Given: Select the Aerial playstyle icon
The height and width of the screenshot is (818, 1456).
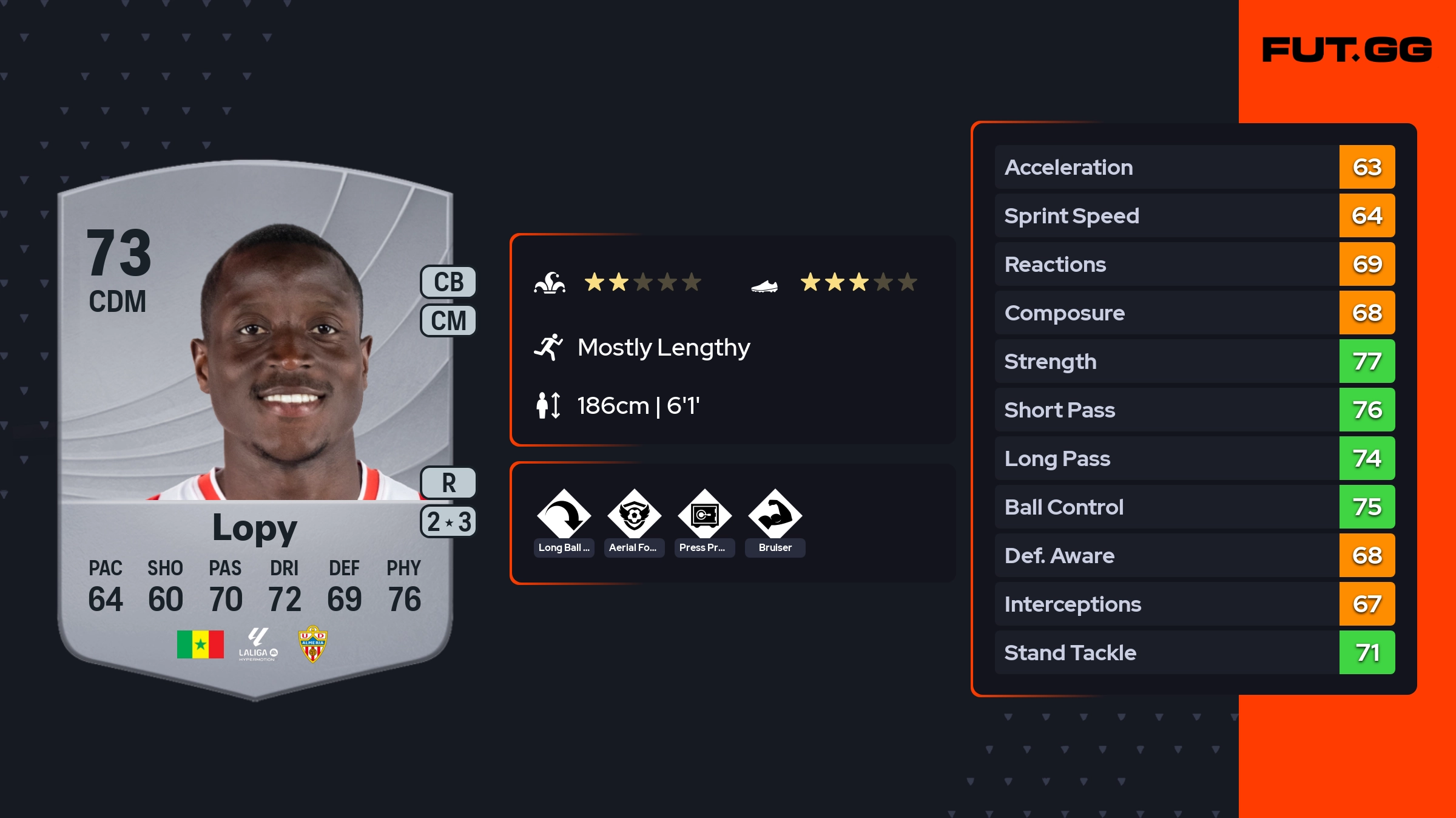Looking at the screenshot, I should tap(634, 516).
